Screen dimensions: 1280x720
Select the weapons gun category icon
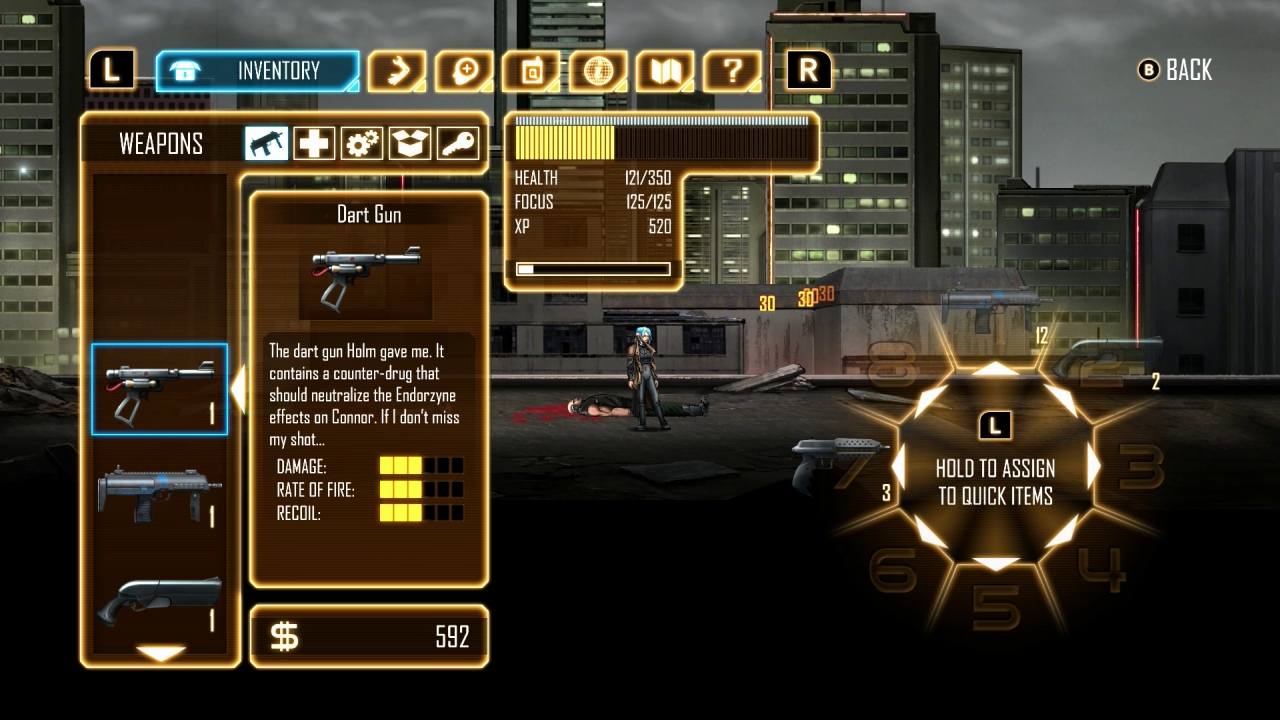tap(266, 143)
